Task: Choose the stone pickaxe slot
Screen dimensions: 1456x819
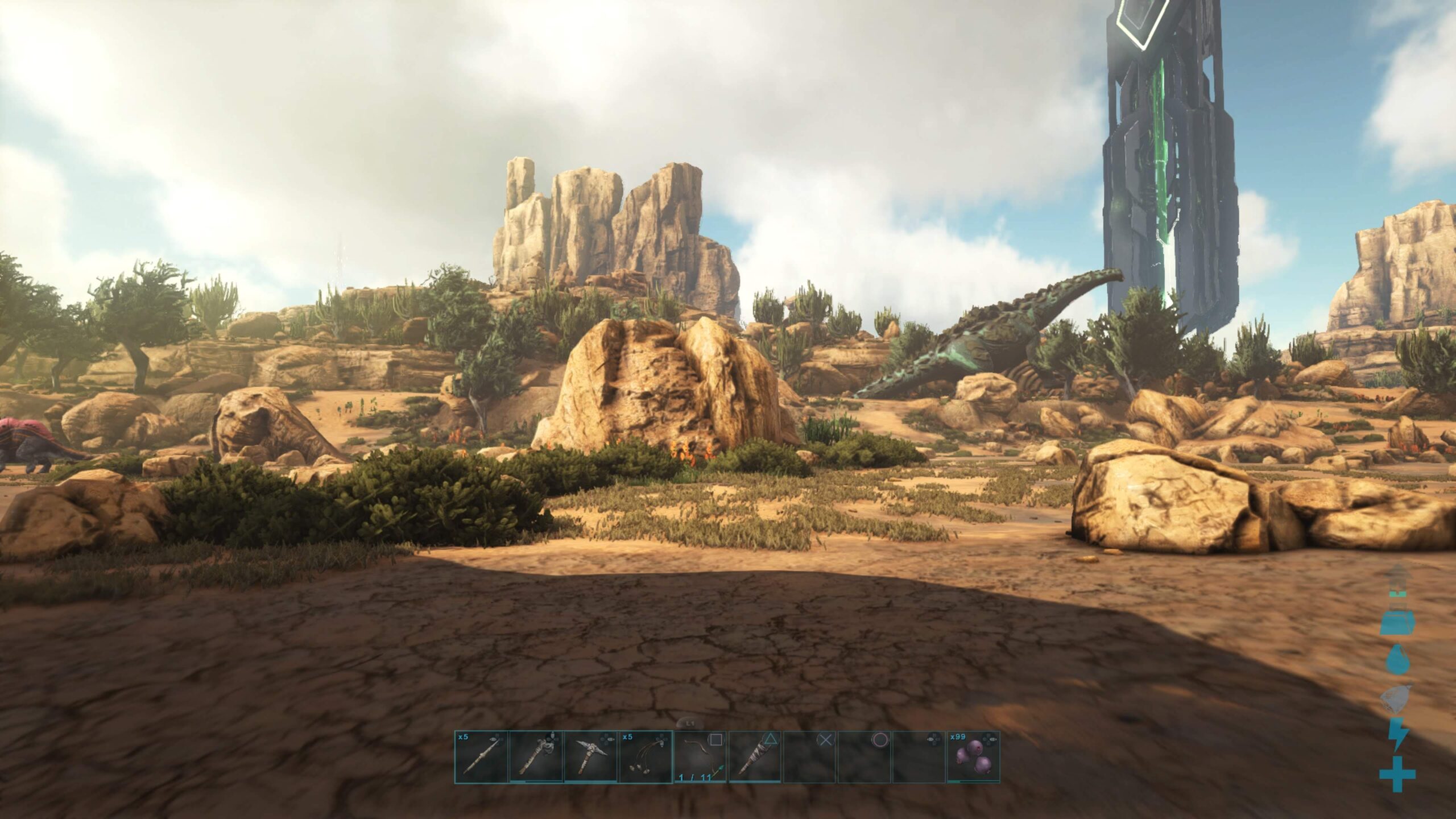Action: click(590, 757)
